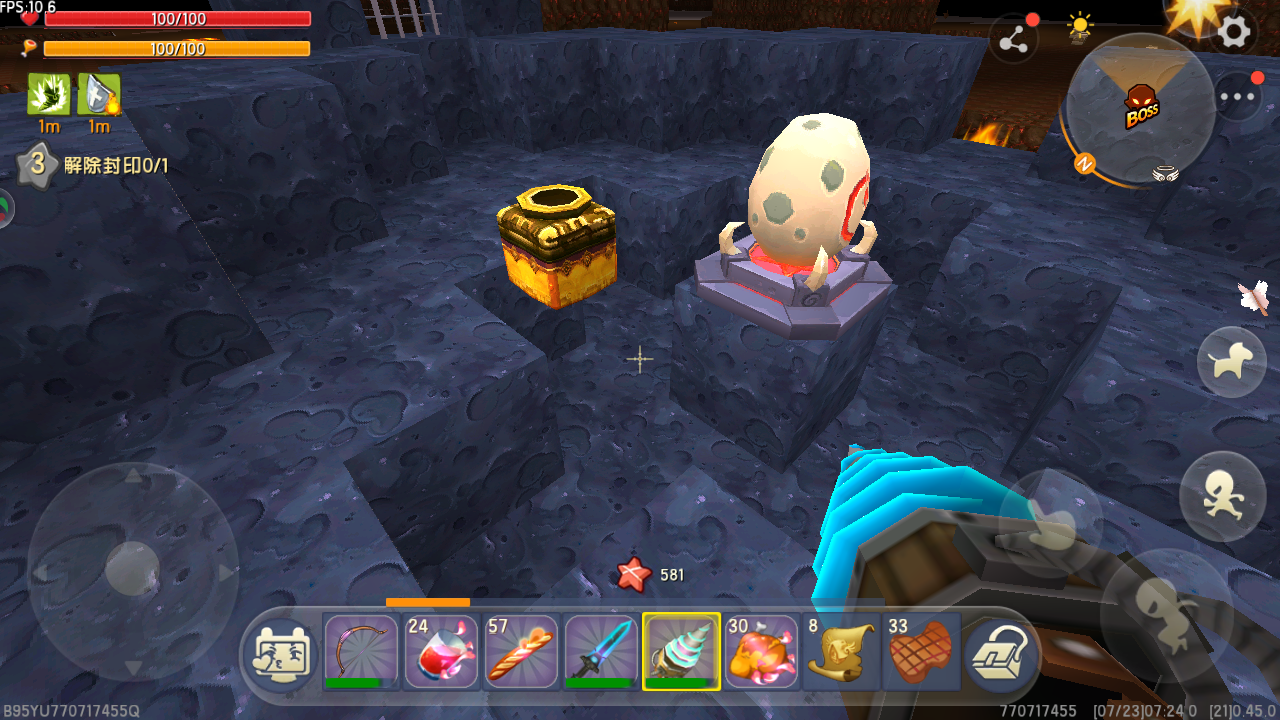Open the backpack inventory chest button
The height and width of the screenshot is (720, 1280).
[x=998, y=652]
